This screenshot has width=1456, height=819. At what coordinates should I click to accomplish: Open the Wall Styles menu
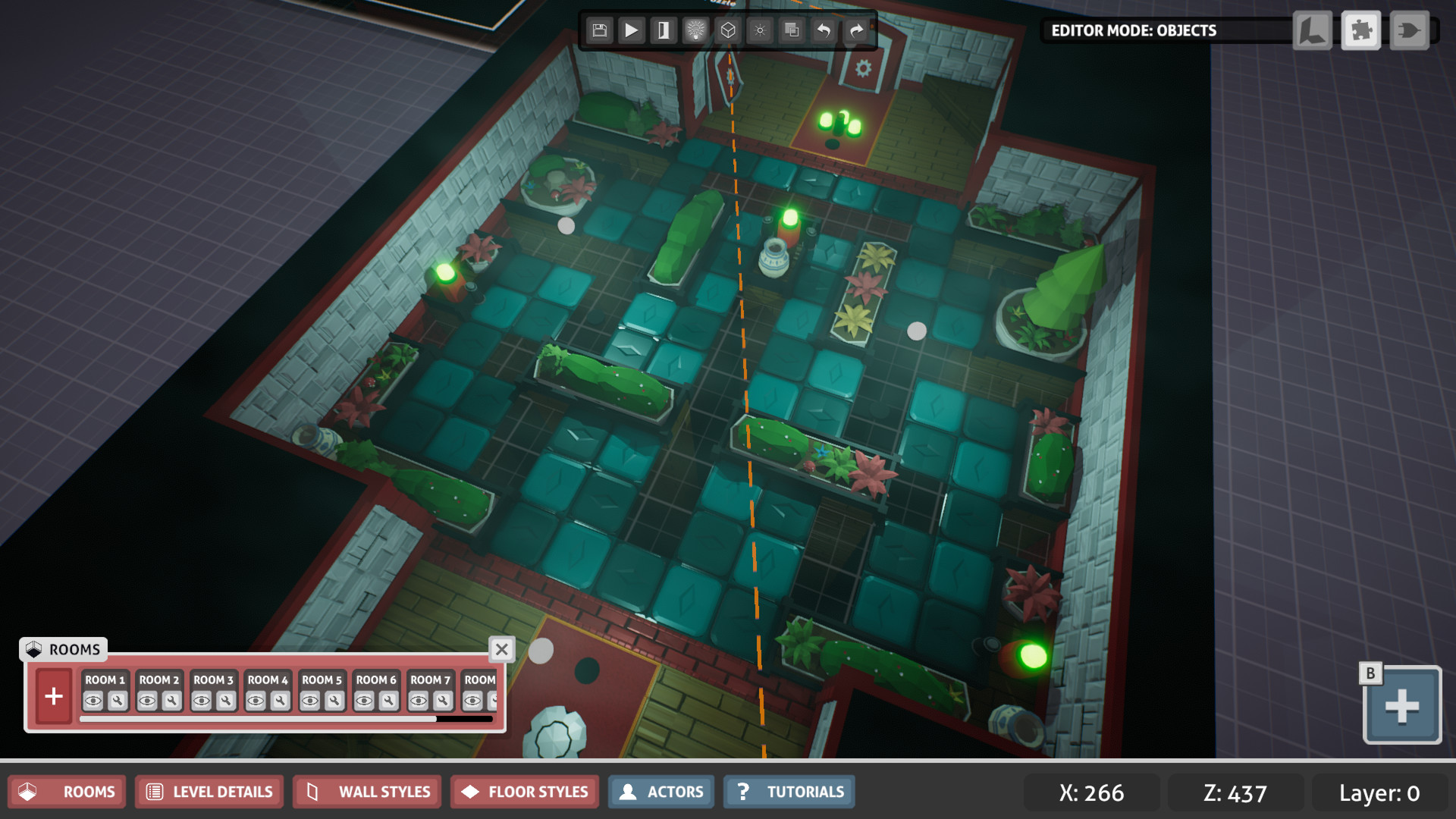[370, 792]
